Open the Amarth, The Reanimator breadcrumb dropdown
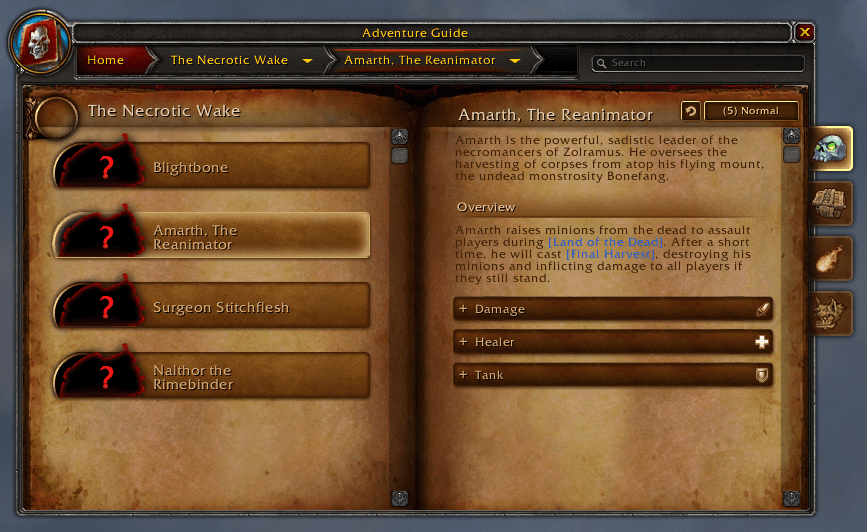This screenshot has width=867, height=532. click(515, 61)
